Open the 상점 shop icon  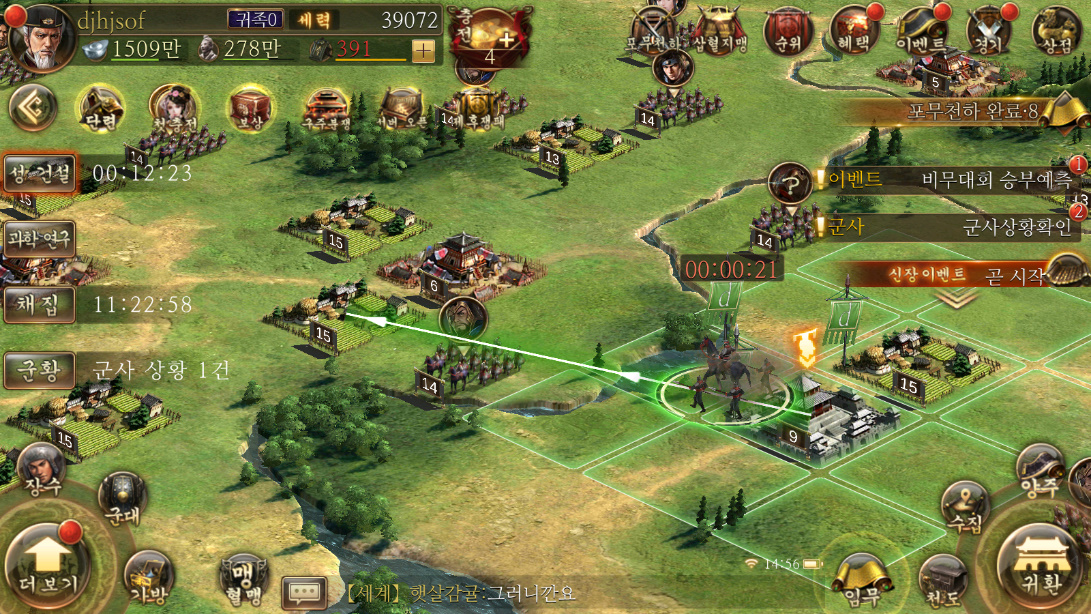pos(1058,32)
